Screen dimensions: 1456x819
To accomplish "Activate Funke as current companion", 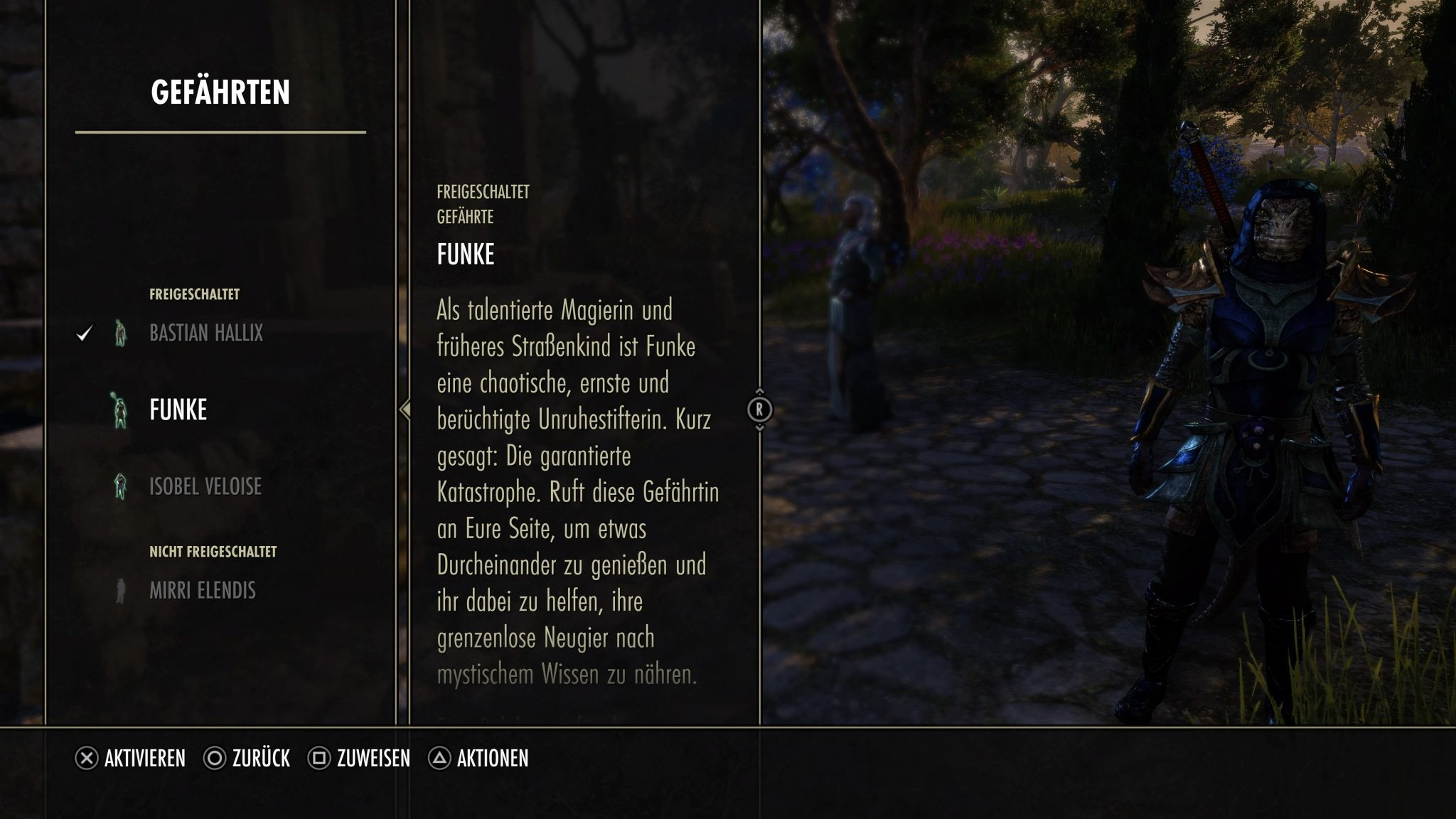I will (x=178, y=409).
